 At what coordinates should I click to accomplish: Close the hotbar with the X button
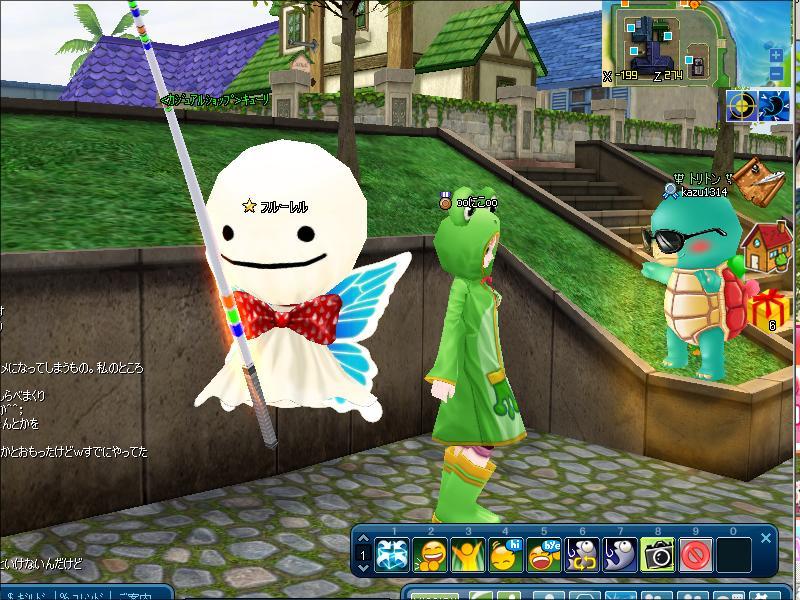click(x=766, y=538)
